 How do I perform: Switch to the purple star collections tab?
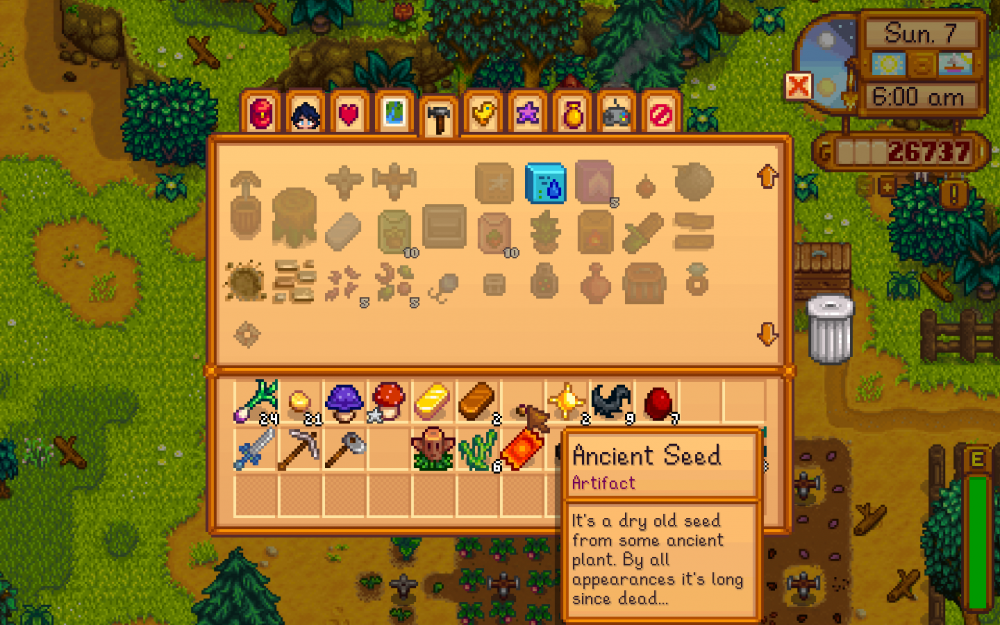[x=526, y=114]
